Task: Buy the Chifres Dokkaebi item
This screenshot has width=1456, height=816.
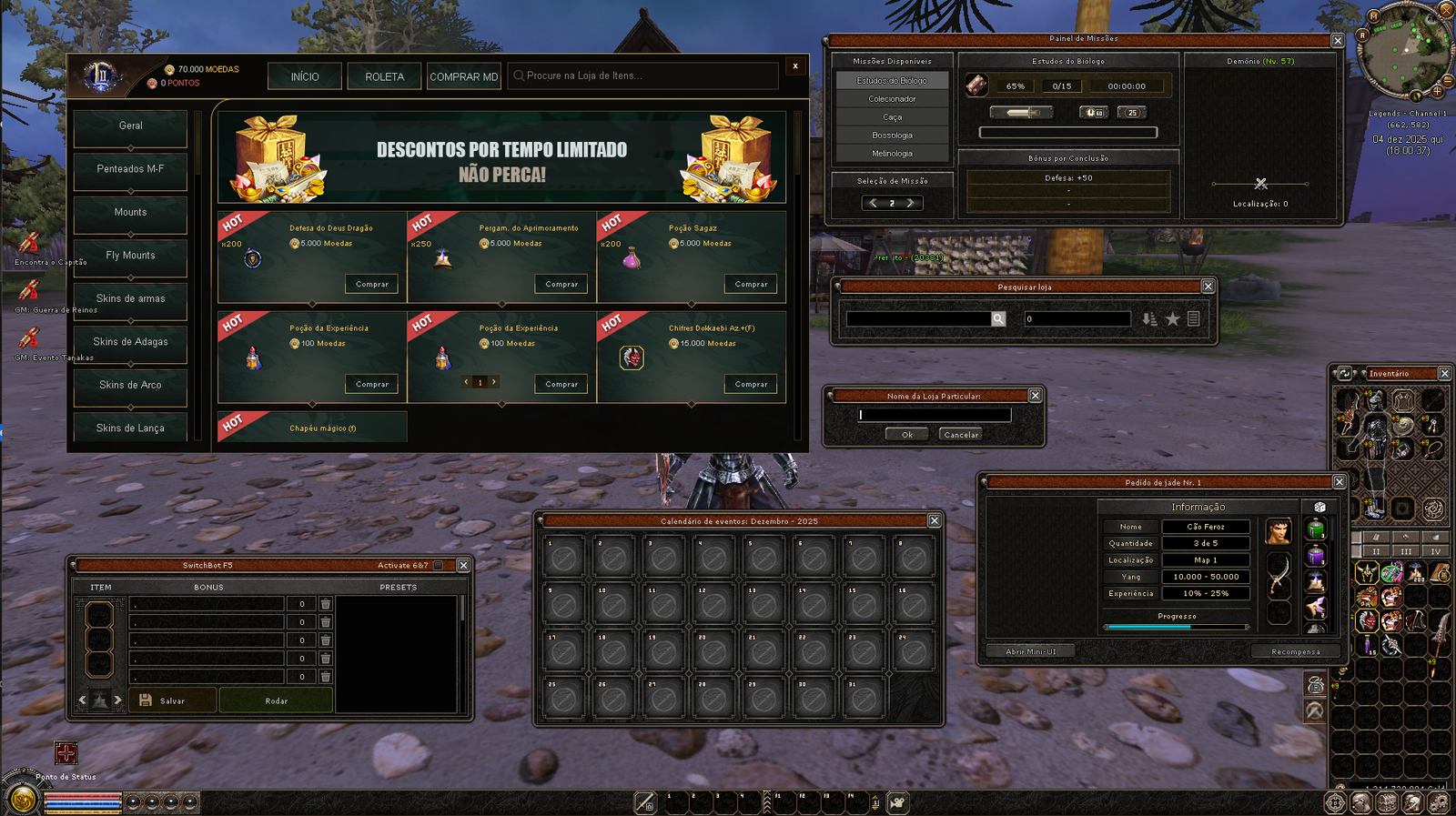Action: [751, 385]
